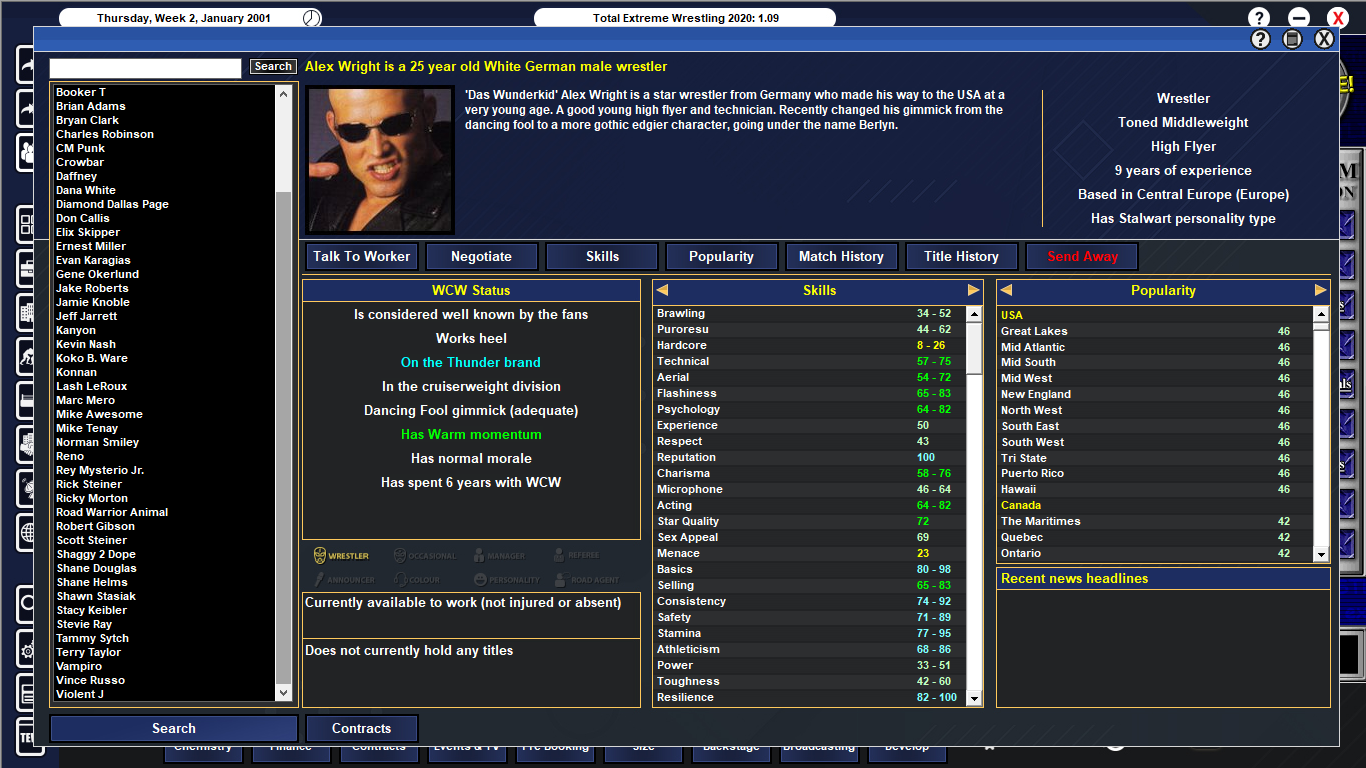The image size is (1366, 768).
Task: Click inside the worker search input field
Action: [x=144, y=67]
